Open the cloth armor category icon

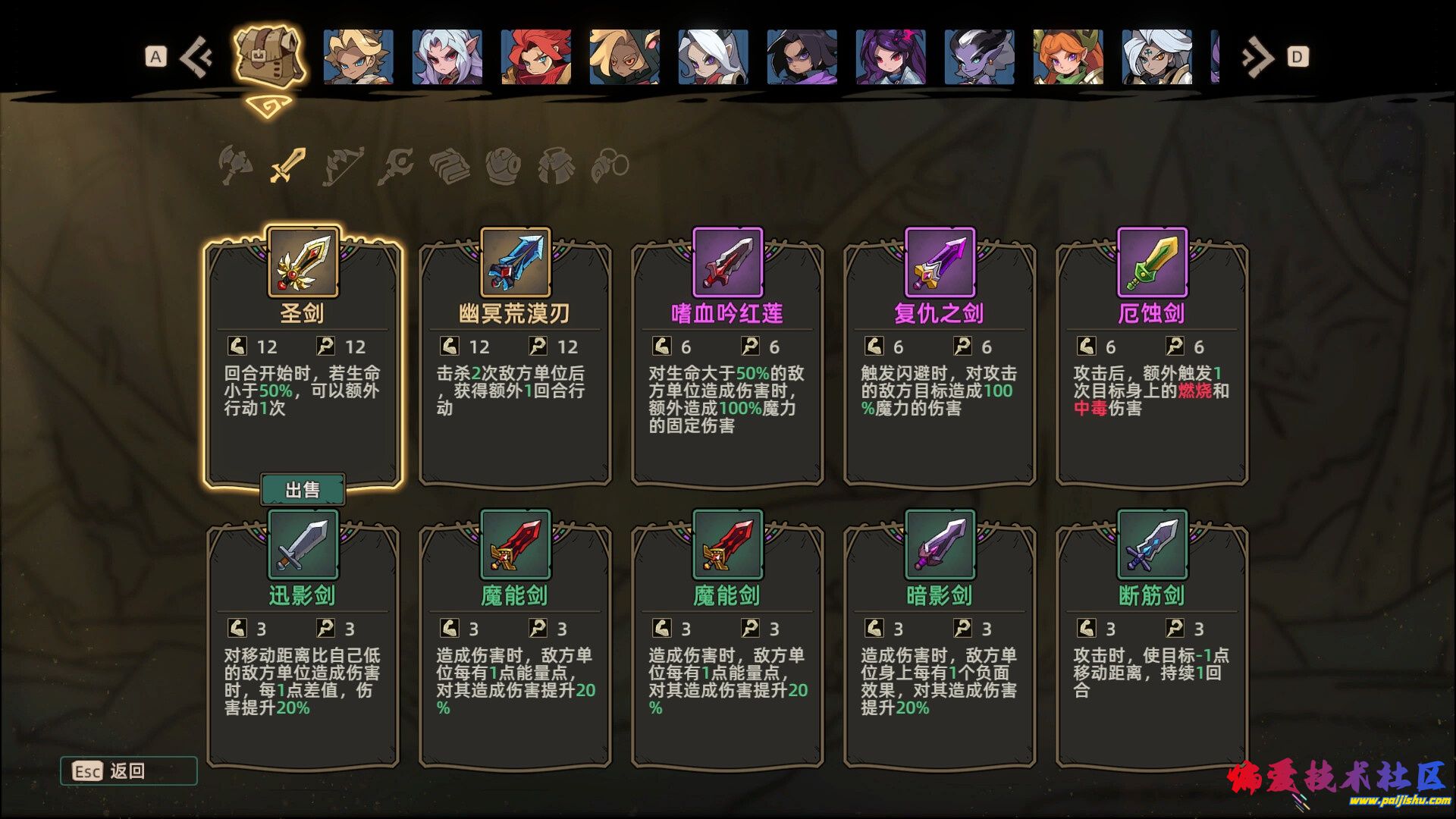(x=450, y=165)
